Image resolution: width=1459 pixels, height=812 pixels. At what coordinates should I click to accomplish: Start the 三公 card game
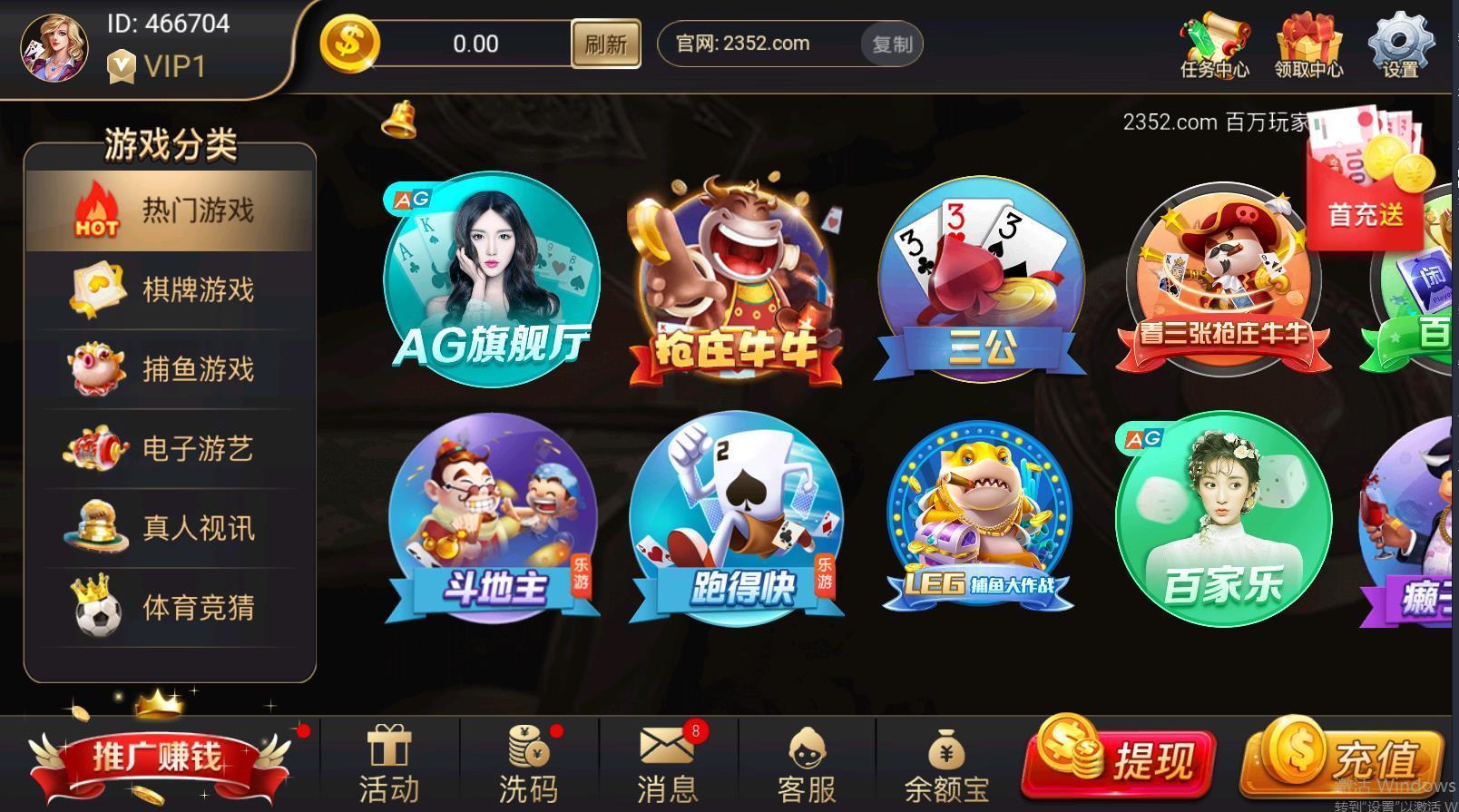(981, 281)
